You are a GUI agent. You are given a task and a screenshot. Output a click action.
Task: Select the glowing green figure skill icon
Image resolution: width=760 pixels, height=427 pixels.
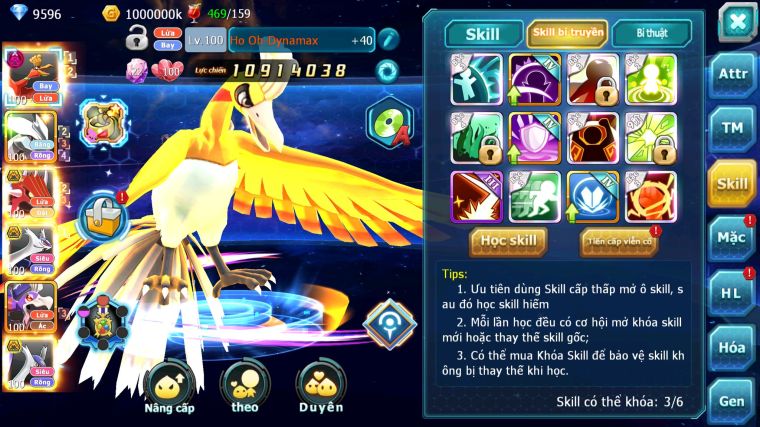(x=651, y=78)
